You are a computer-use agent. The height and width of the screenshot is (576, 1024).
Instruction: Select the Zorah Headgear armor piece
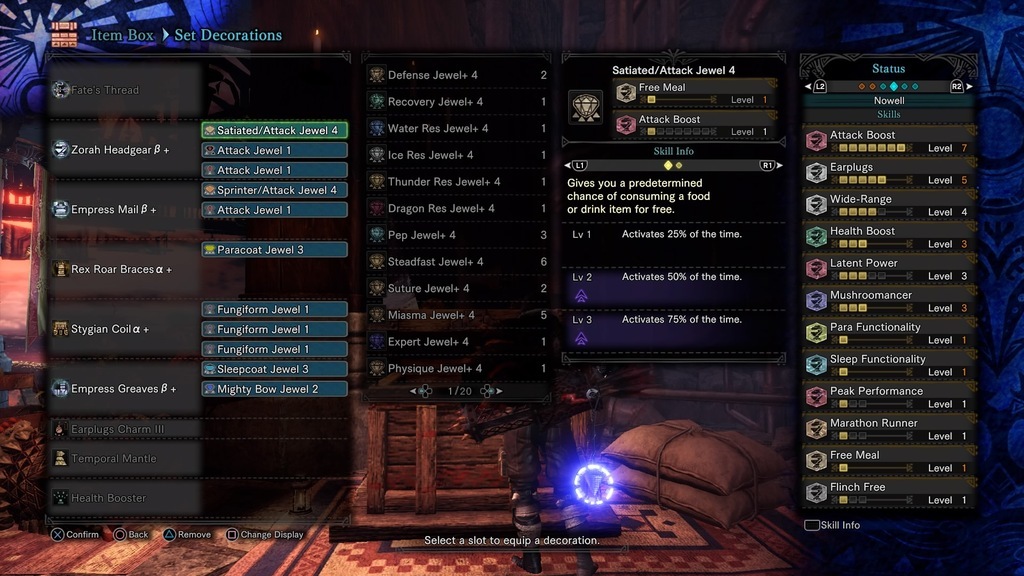point(120,150)
